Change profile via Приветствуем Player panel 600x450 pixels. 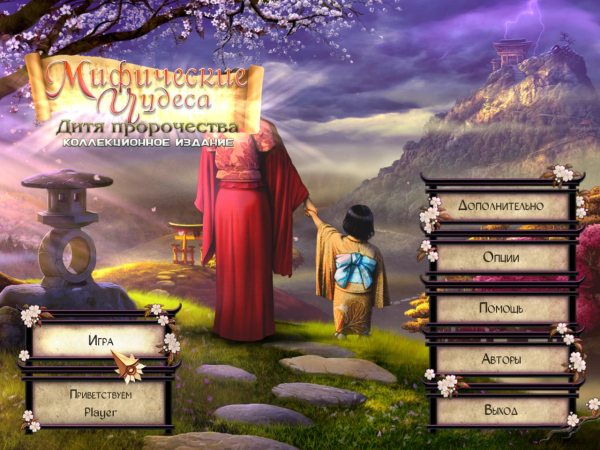click(x=98, y=401)
